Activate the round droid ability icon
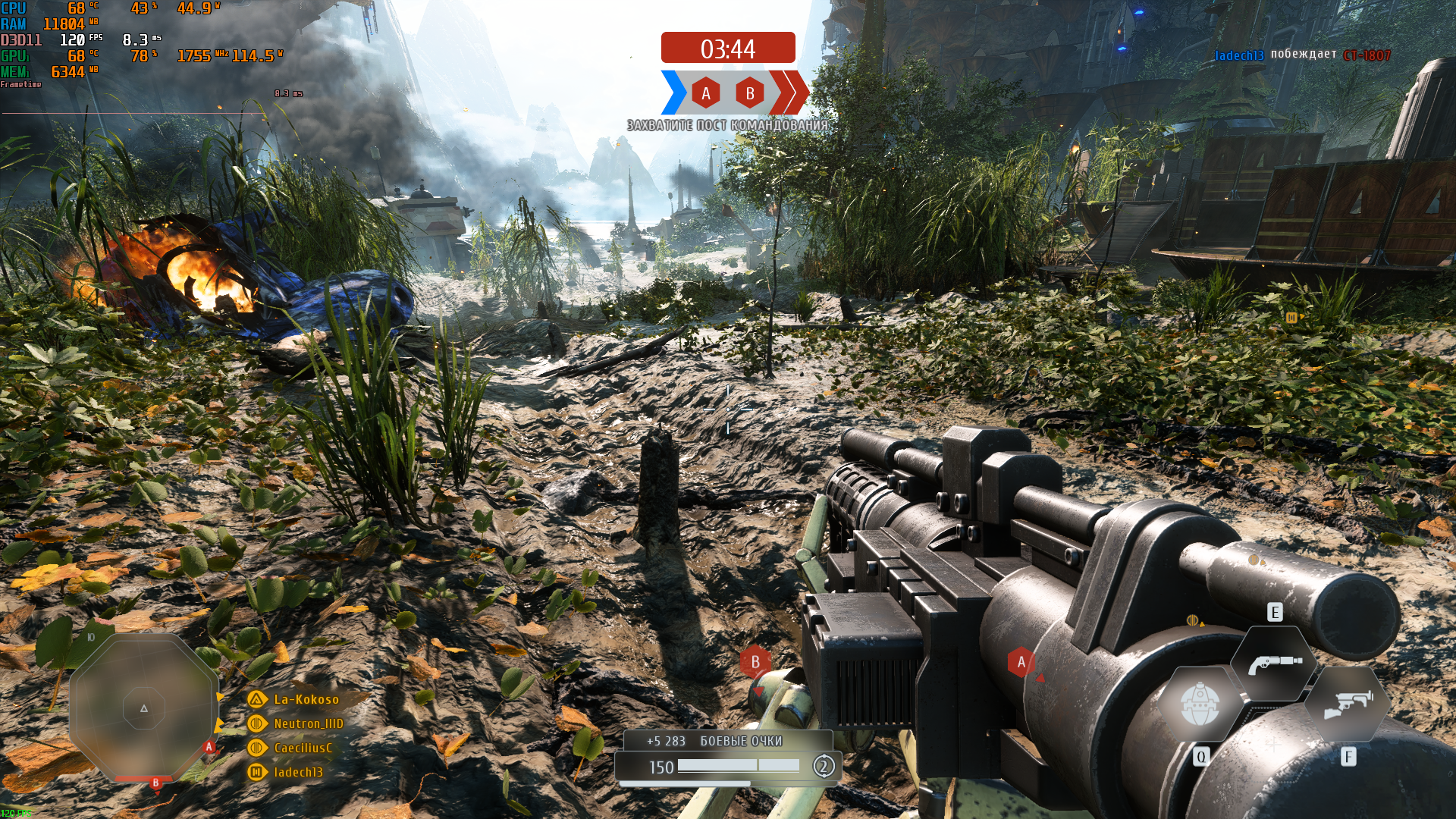1456x819 pixels. tap(1200, 704)
